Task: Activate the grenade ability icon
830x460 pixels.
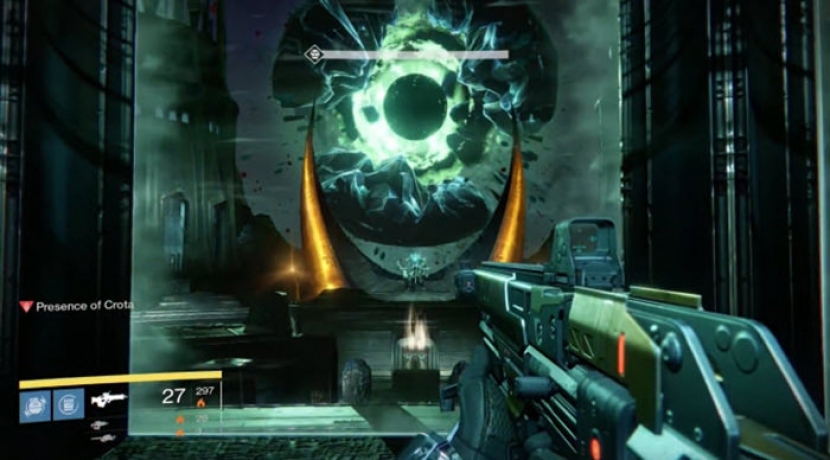Action: 33,404
